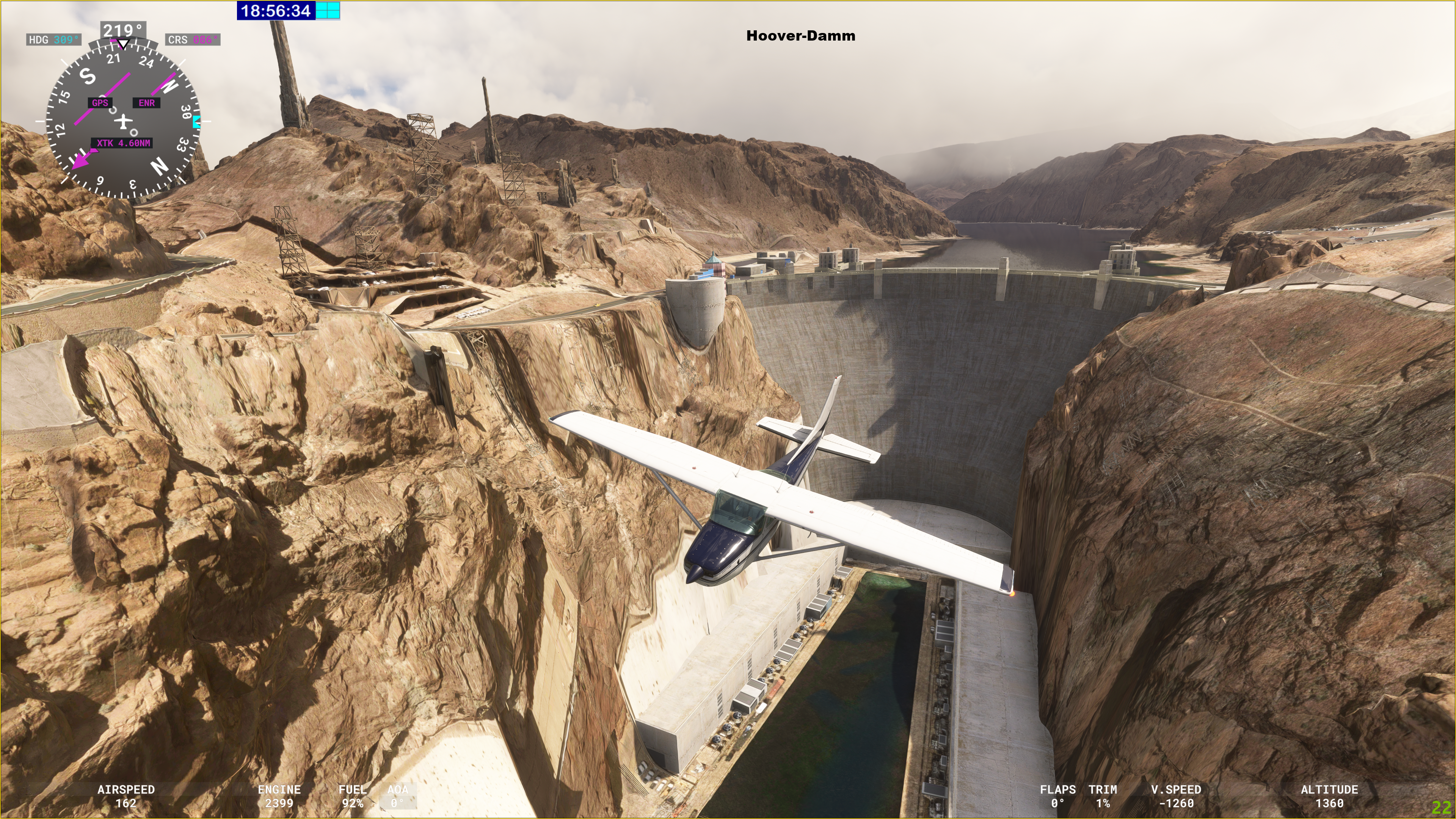Click the GPS nav source label
The width and height of the screenshot is (1456, 819).
coord(100,103)
